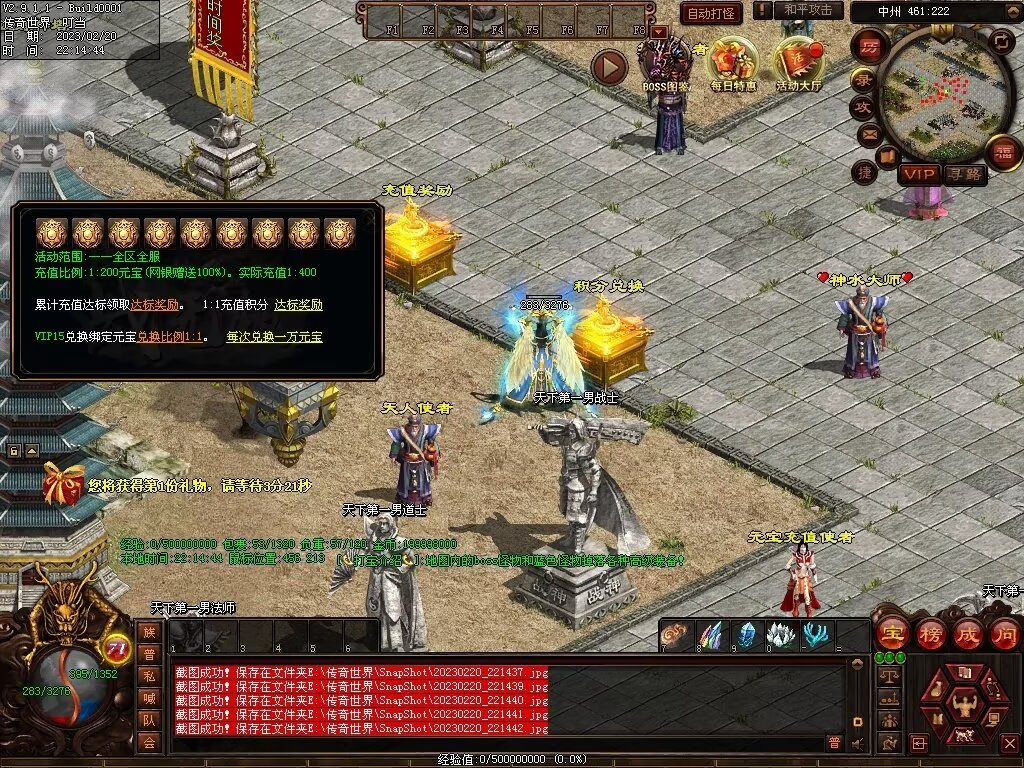Open the 每日特惠 daily deal icon
This screenshot has height=768, width=1024.
tap(733, 62)
